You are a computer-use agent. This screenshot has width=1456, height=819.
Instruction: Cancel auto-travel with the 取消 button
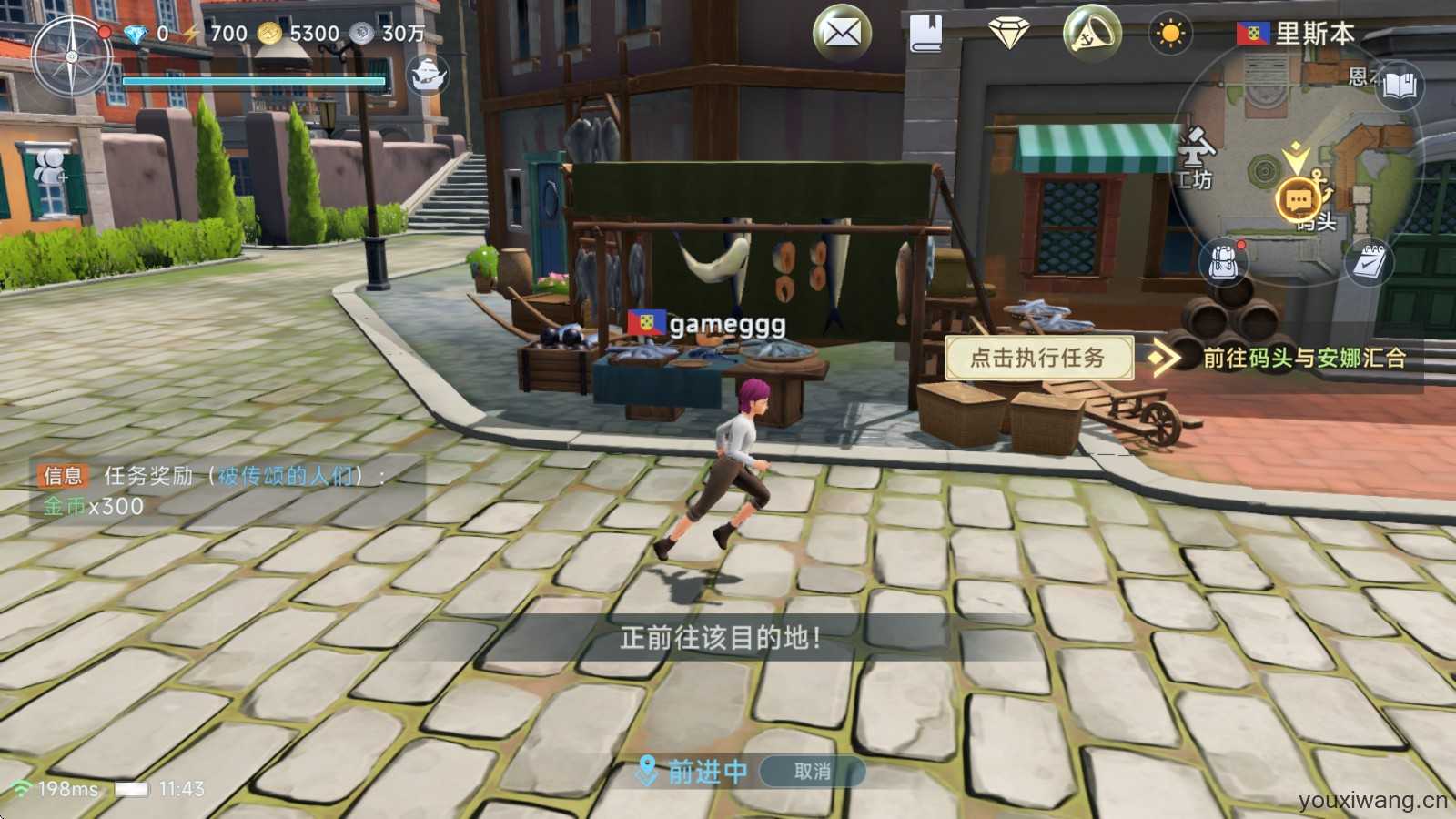point(812,772)
